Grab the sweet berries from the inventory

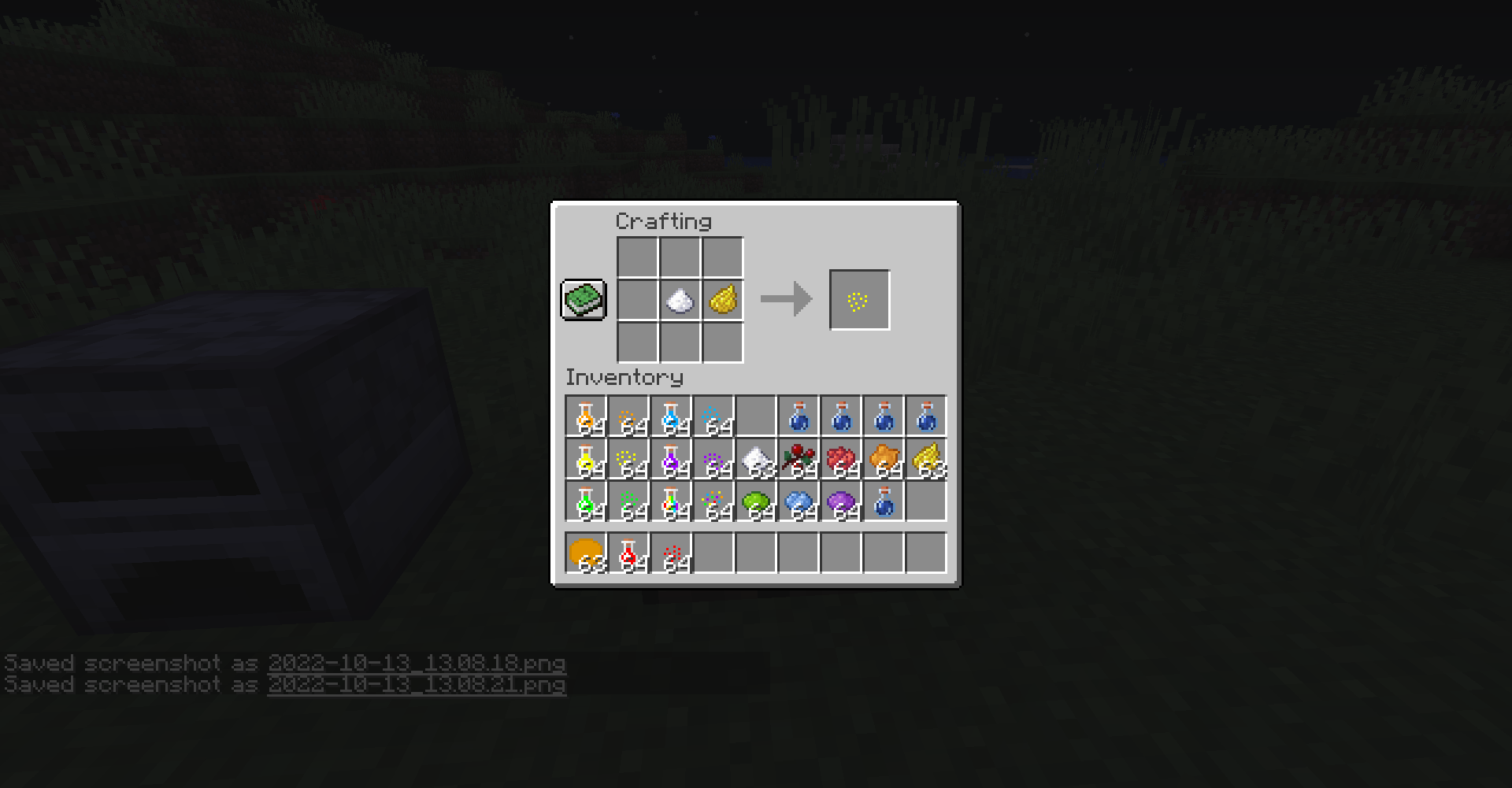pos(799,461)
